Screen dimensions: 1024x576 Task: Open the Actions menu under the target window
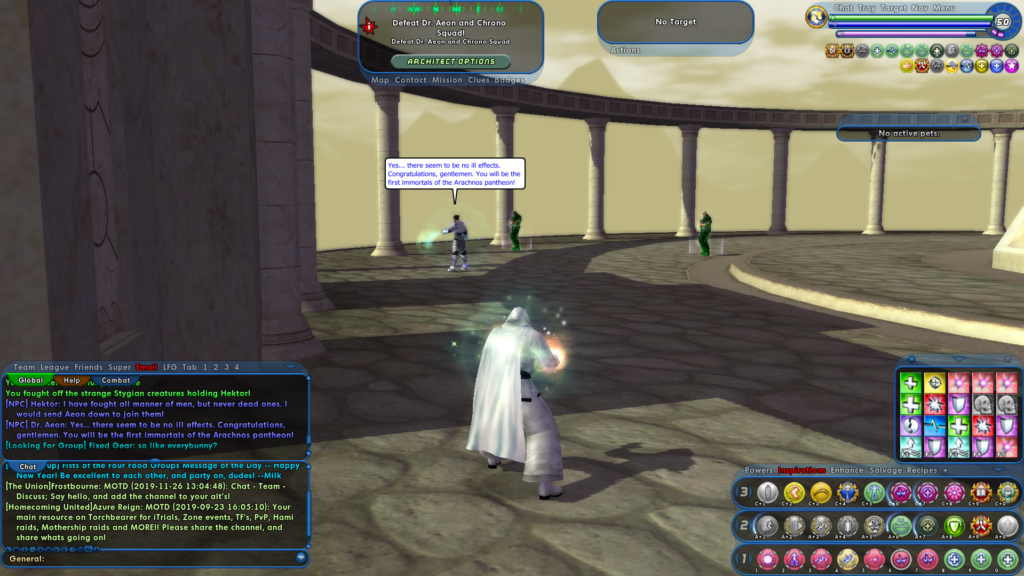(x=625, y=50)
